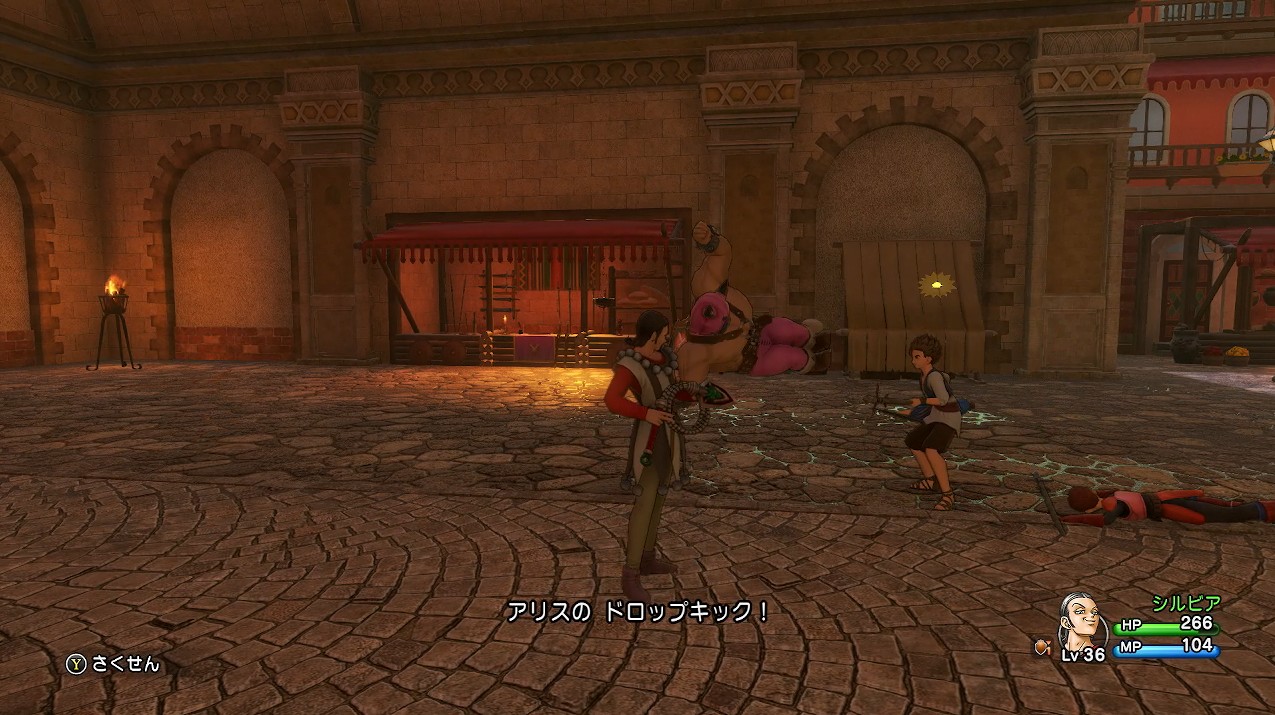
Task: Open the さくせん tactics menu
Action: (x=113, y=664)
